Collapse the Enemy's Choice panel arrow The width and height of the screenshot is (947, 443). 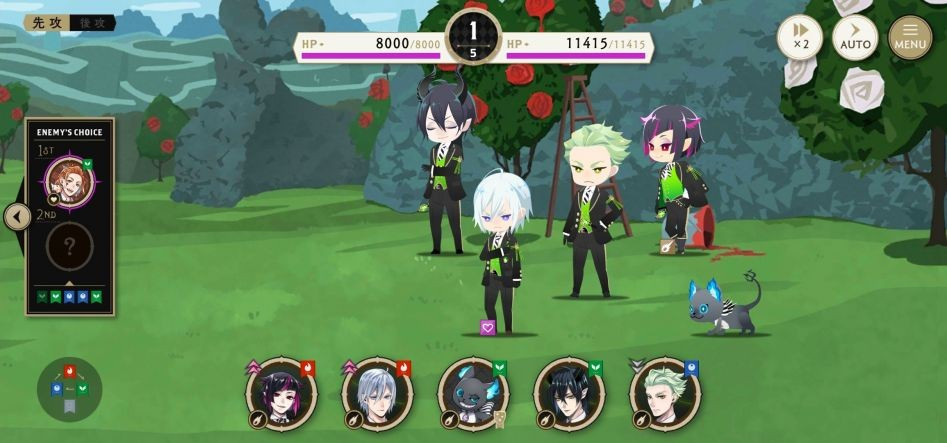click(x=17, y=217)
